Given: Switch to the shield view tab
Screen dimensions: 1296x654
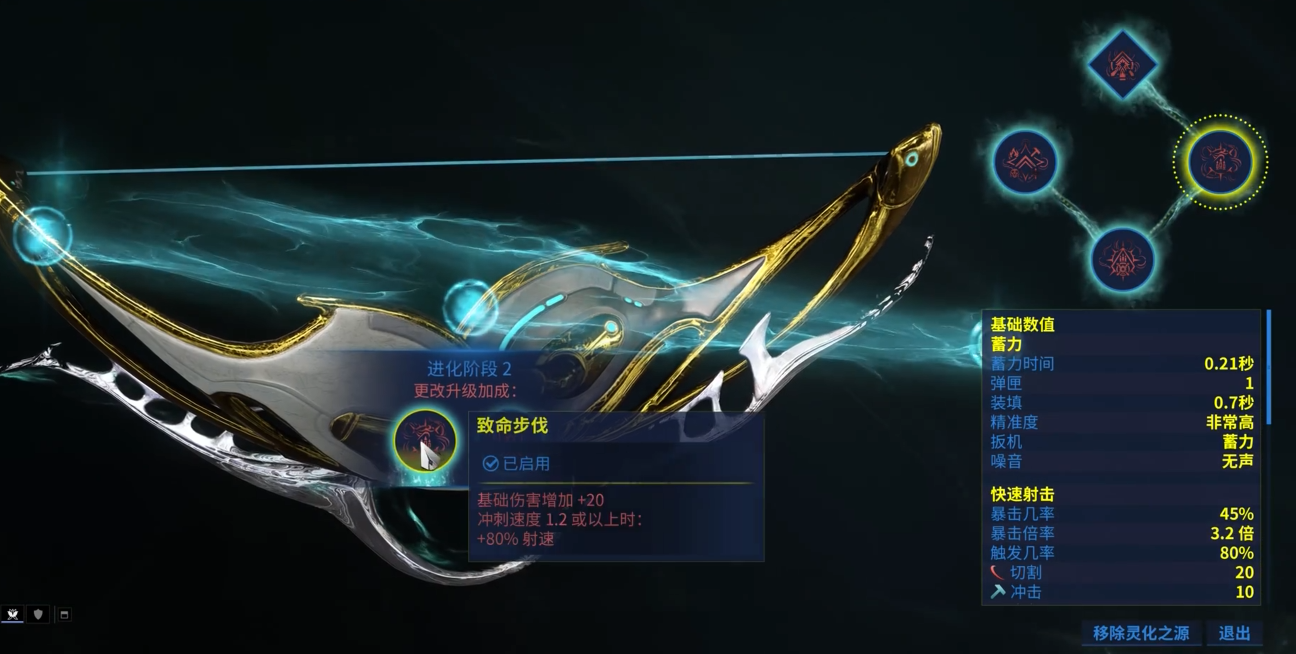Looking at the screenshot, I should [x=39, y=614].
